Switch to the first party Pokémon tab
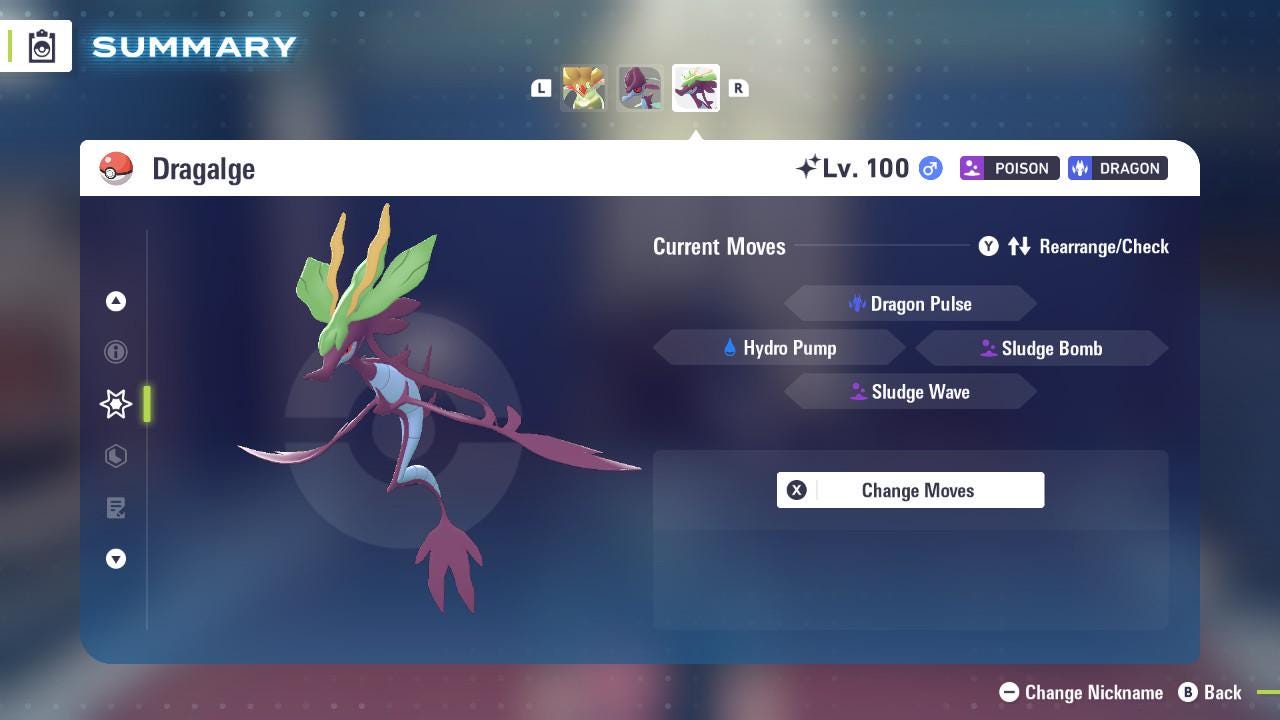Viewport: 1280px width, 720px height. [x=584, y=87]
